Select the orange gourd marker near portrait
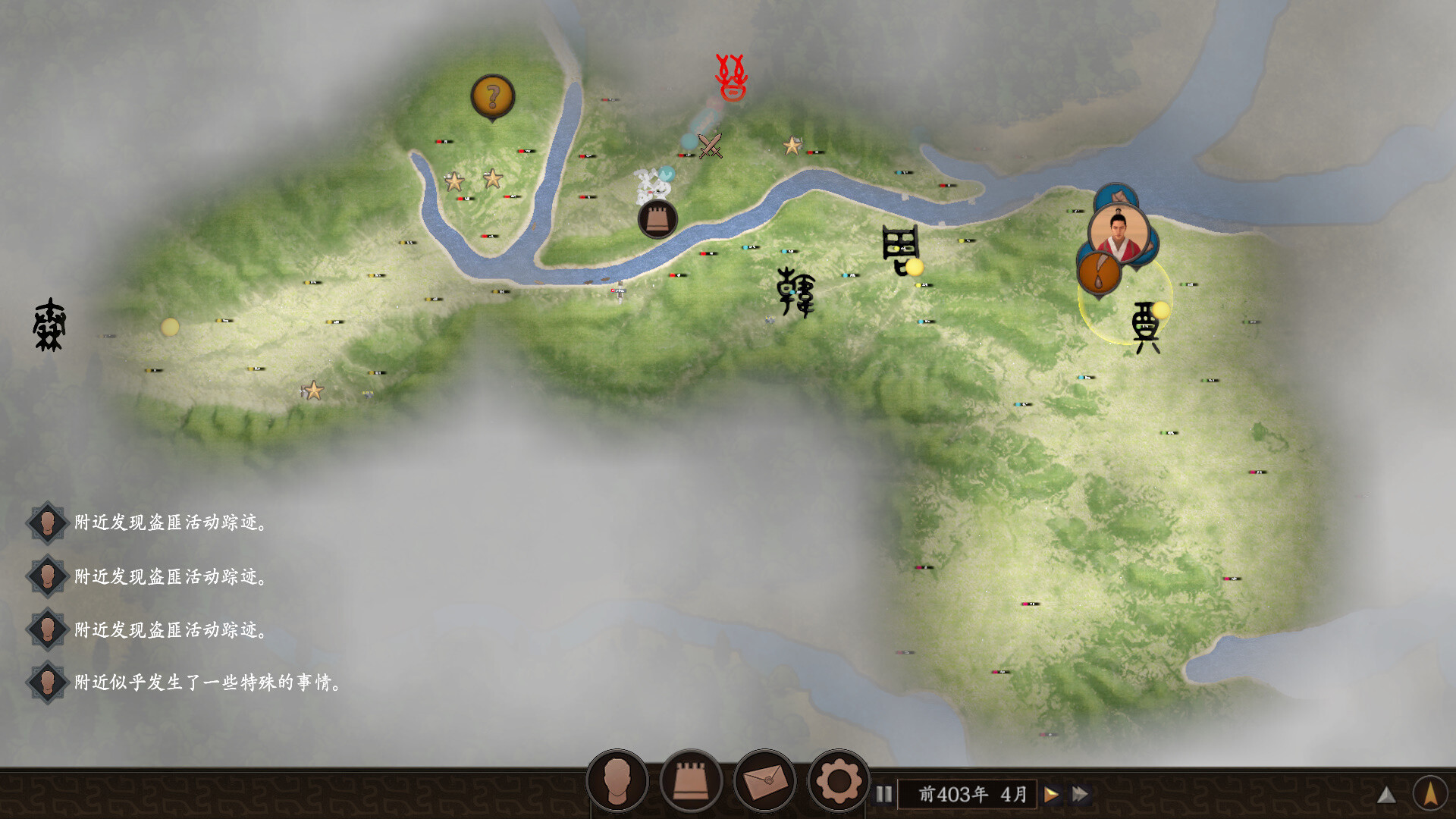The width and height of the screenshot is (1456, 819). click(x=1099, y=273)
